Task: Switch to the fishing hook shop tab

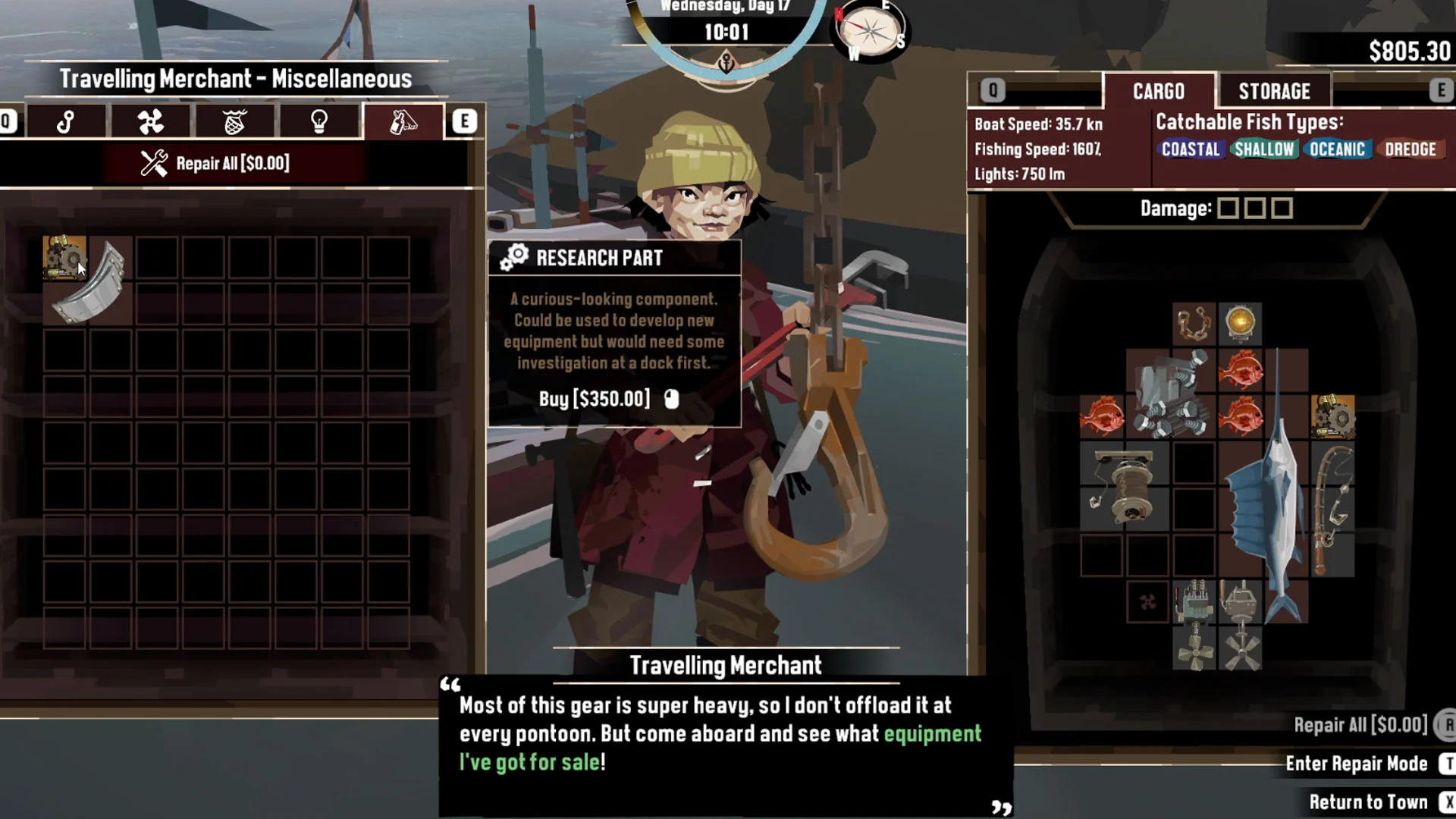Action: 66,122
